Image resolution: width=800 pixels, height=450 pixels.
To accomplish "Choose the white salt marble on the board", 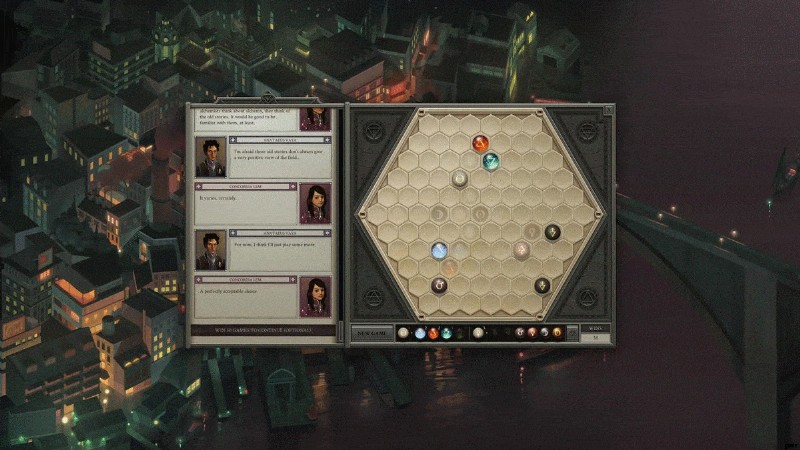I will pos(460,179).
